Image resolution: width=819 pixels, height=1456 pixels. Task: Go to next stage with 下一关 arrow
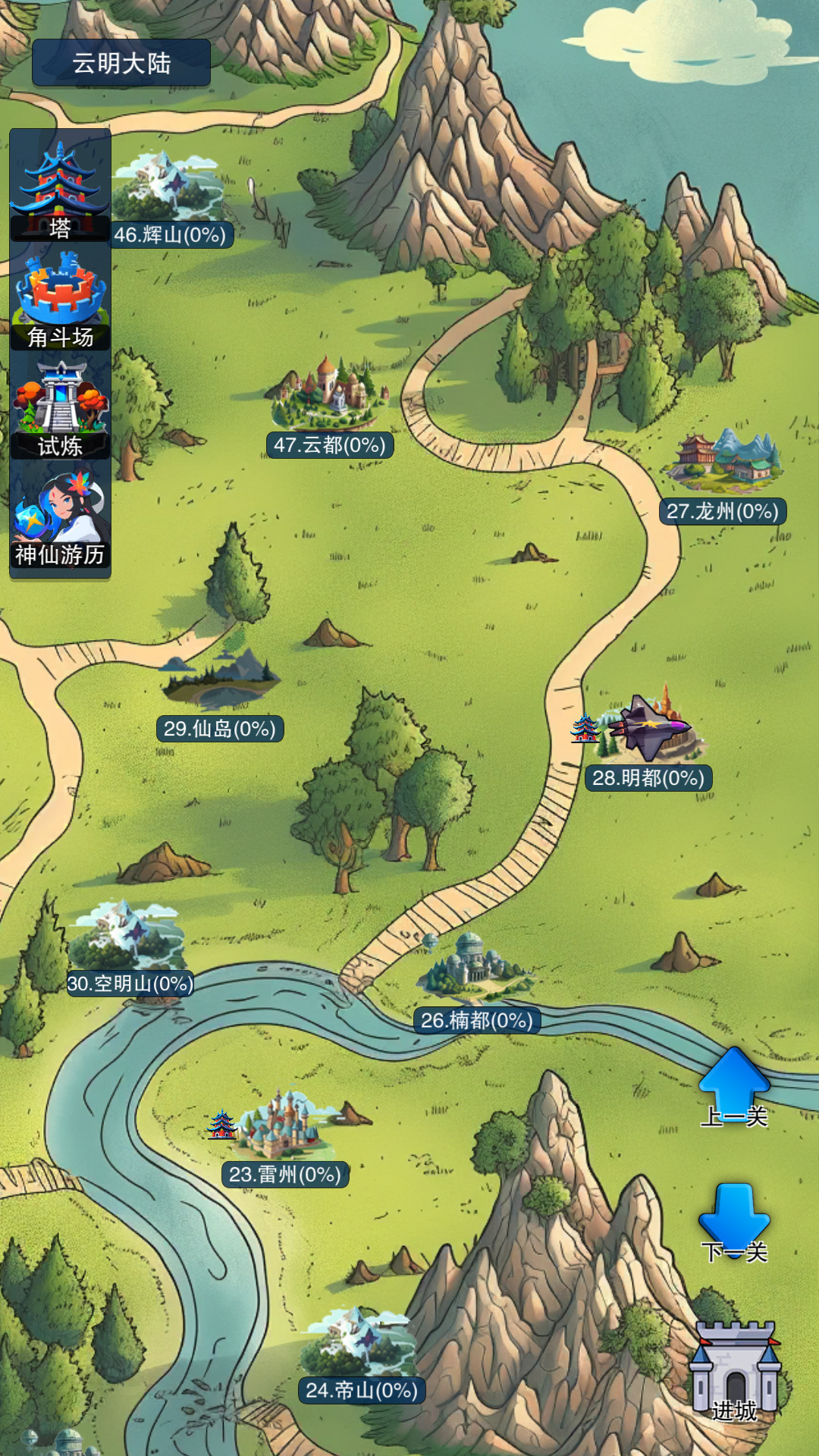tap(734, 1221)
